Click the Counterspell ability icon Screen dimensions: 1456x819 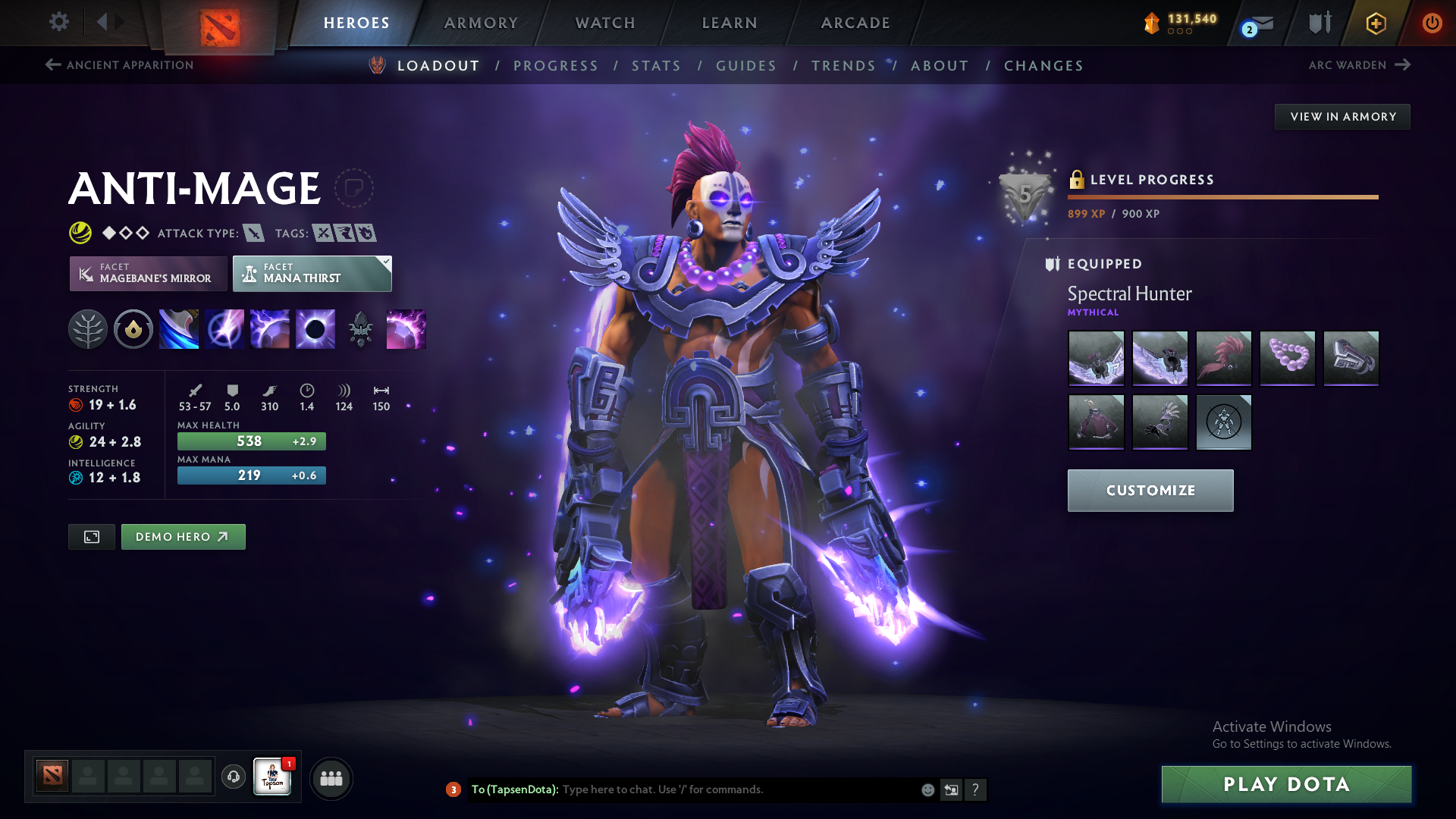(x=270, y=329)
